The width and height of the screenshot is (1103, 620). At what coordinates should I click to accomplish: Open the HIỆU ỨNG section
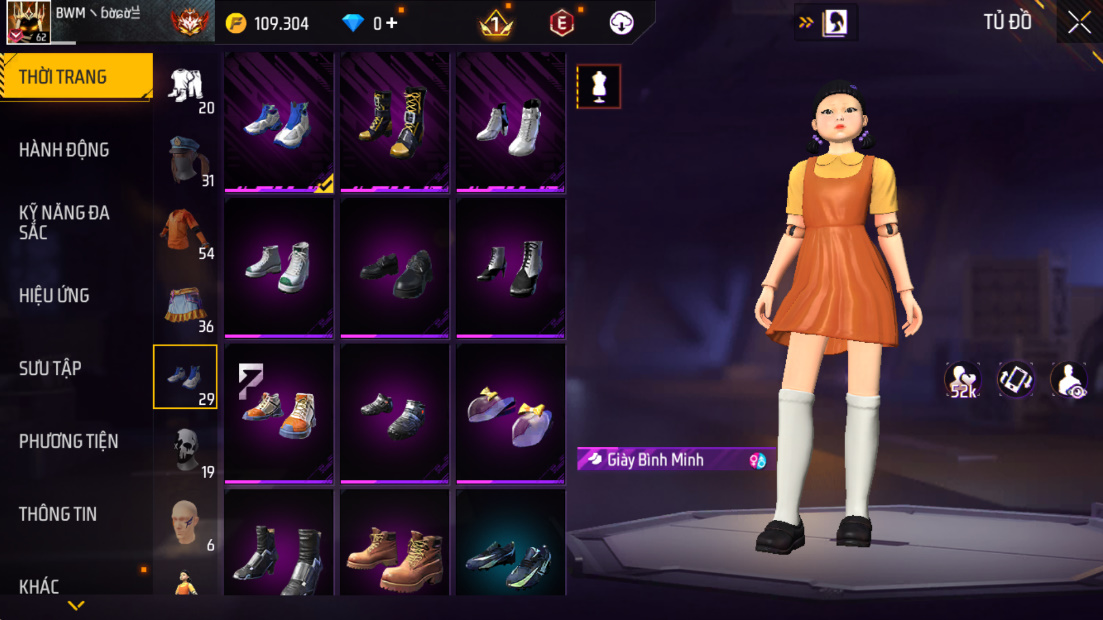[x=54, y=296]
